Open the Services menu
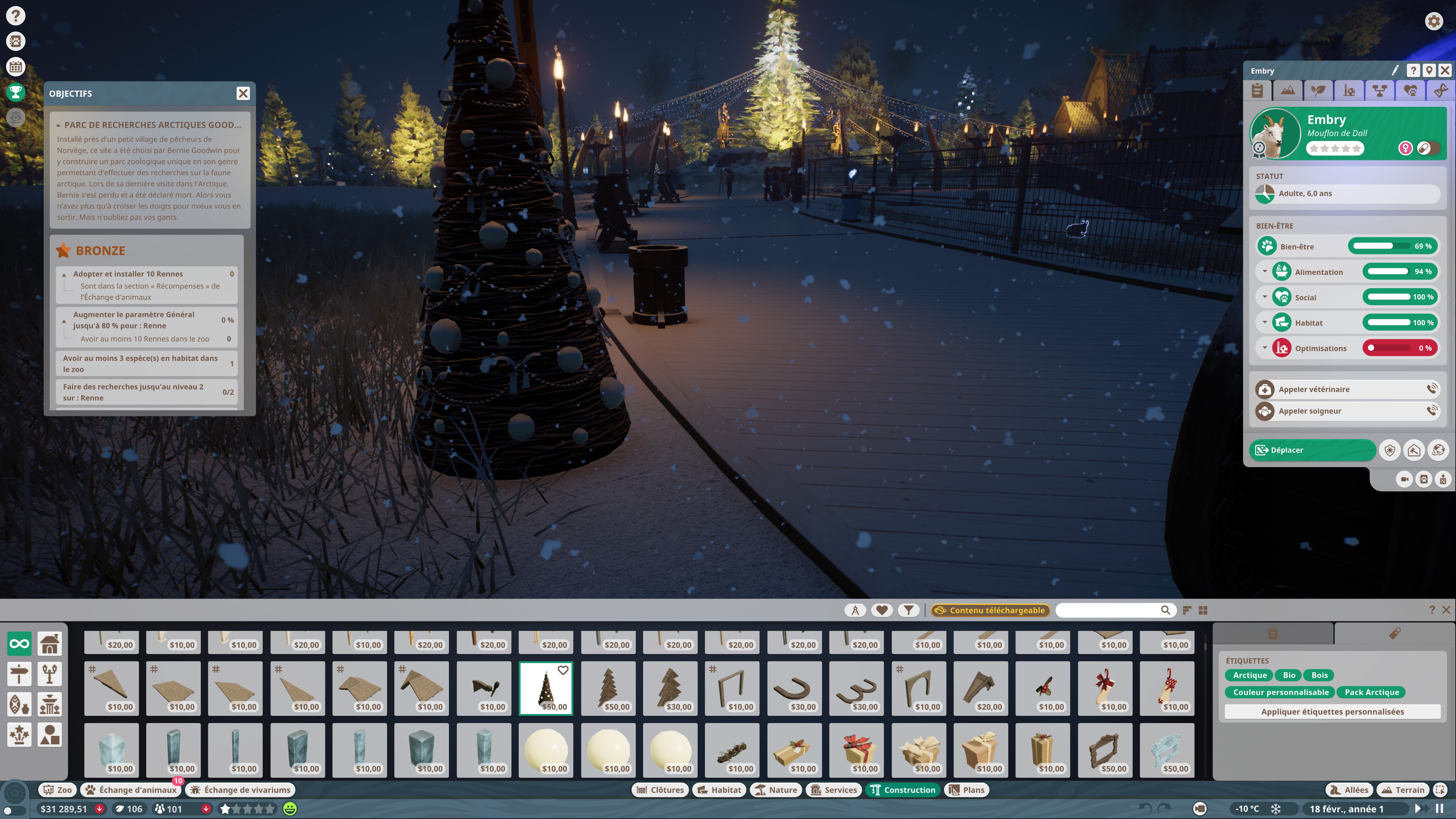Screen dimensions: 1456x819 pos(834,789)
